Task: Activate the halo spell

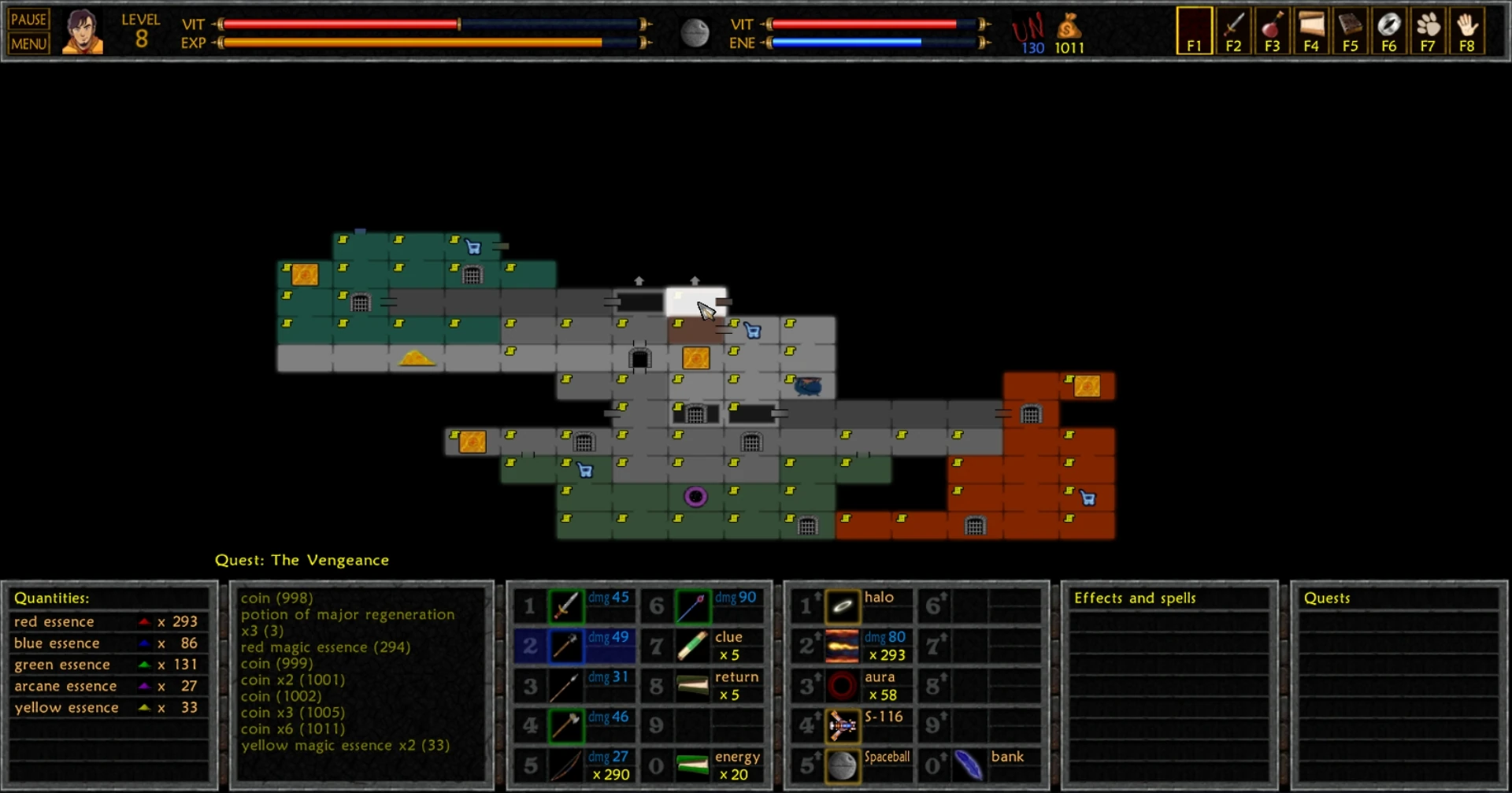Action: point(842,606)
